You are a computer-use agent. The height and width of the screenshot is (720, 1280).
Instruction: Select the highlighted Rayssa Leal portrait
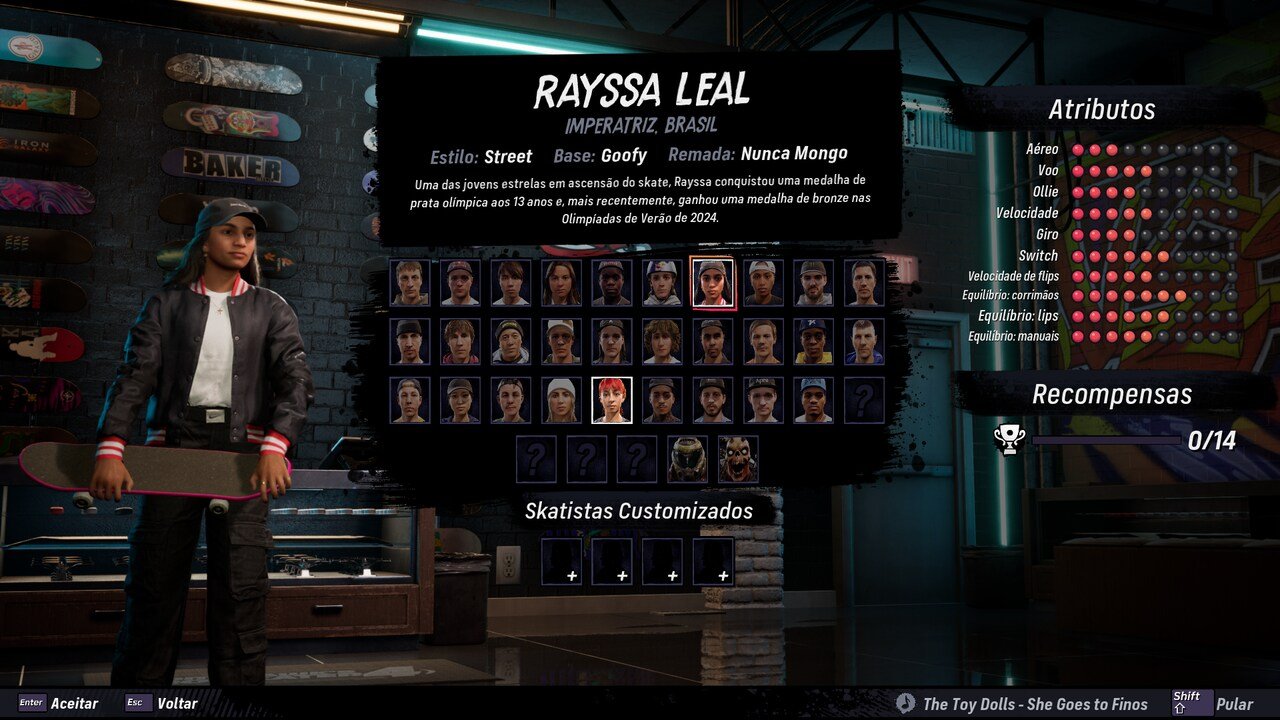pos(712,283)
